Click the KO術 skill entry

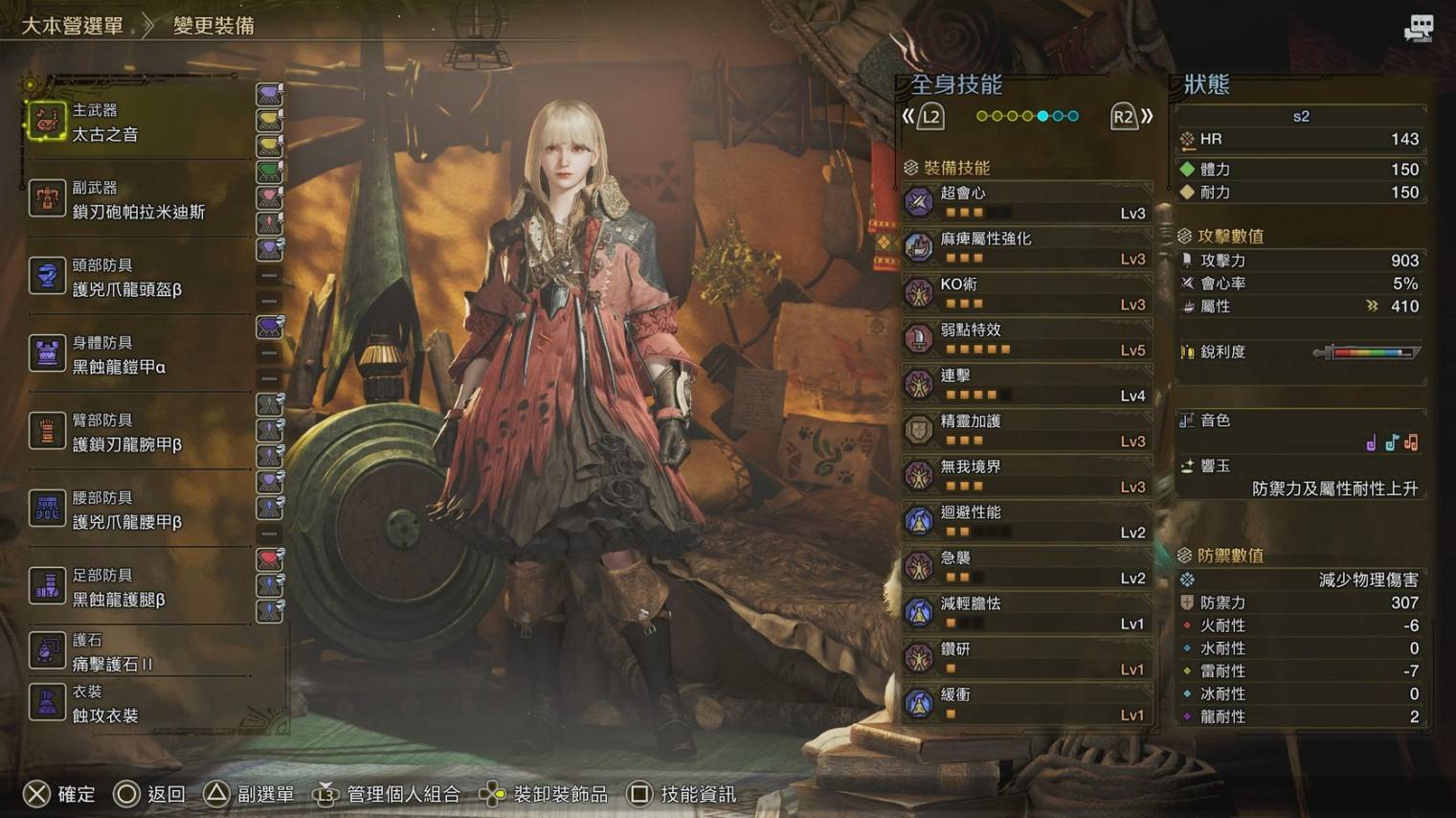coord(1027,293)
